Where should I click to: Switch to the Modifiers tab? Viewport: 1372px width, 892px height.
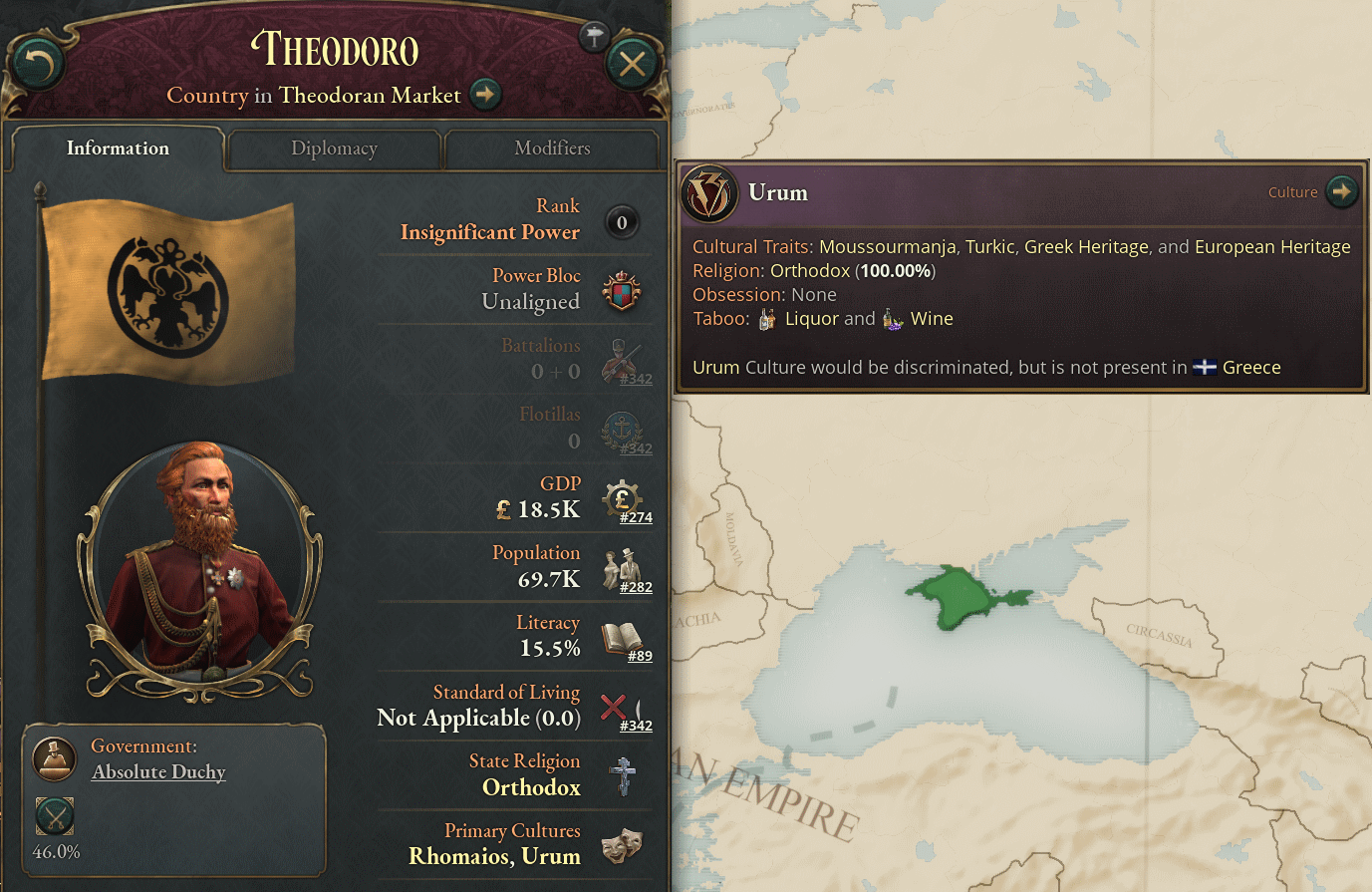pos(551,149)
